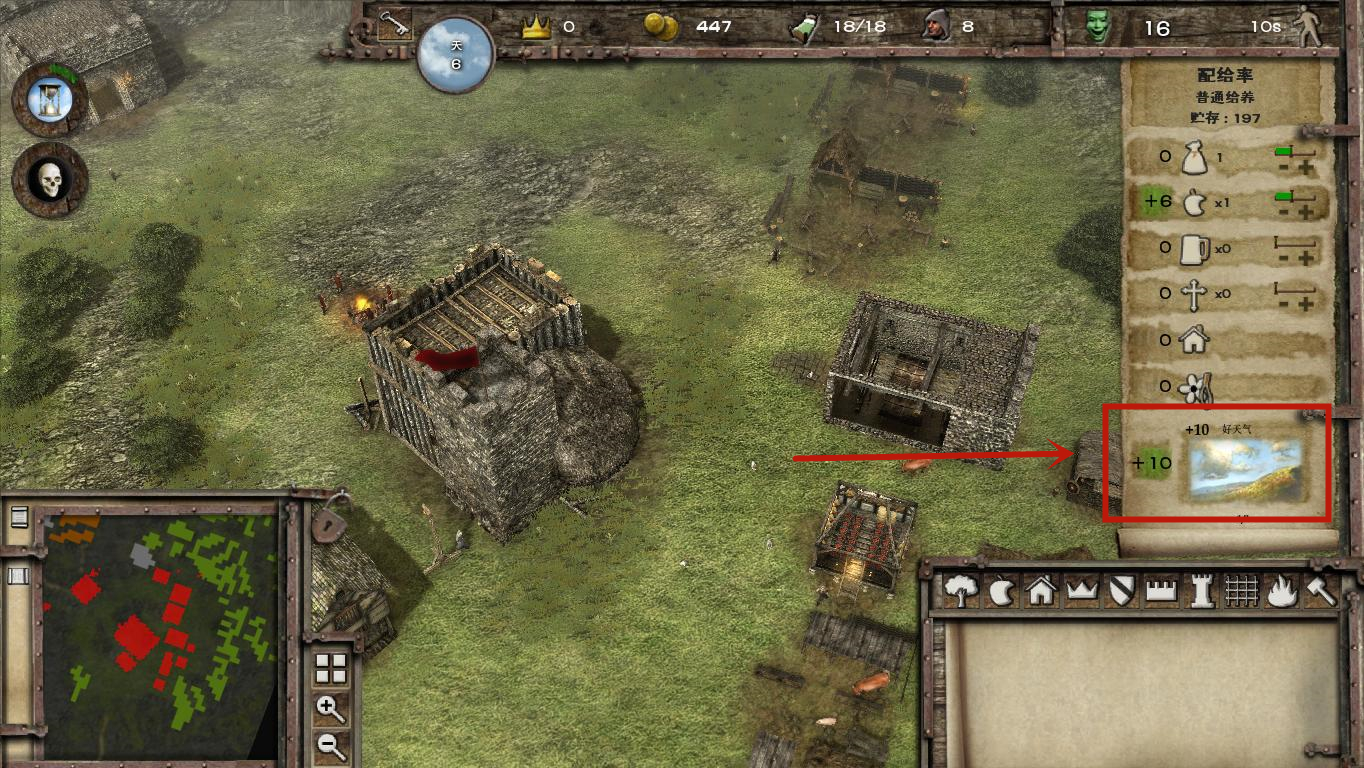The width and height of the screenshot is (1364, 768).
Task: Switch to the house town buildings tab
Action: 1041,591
